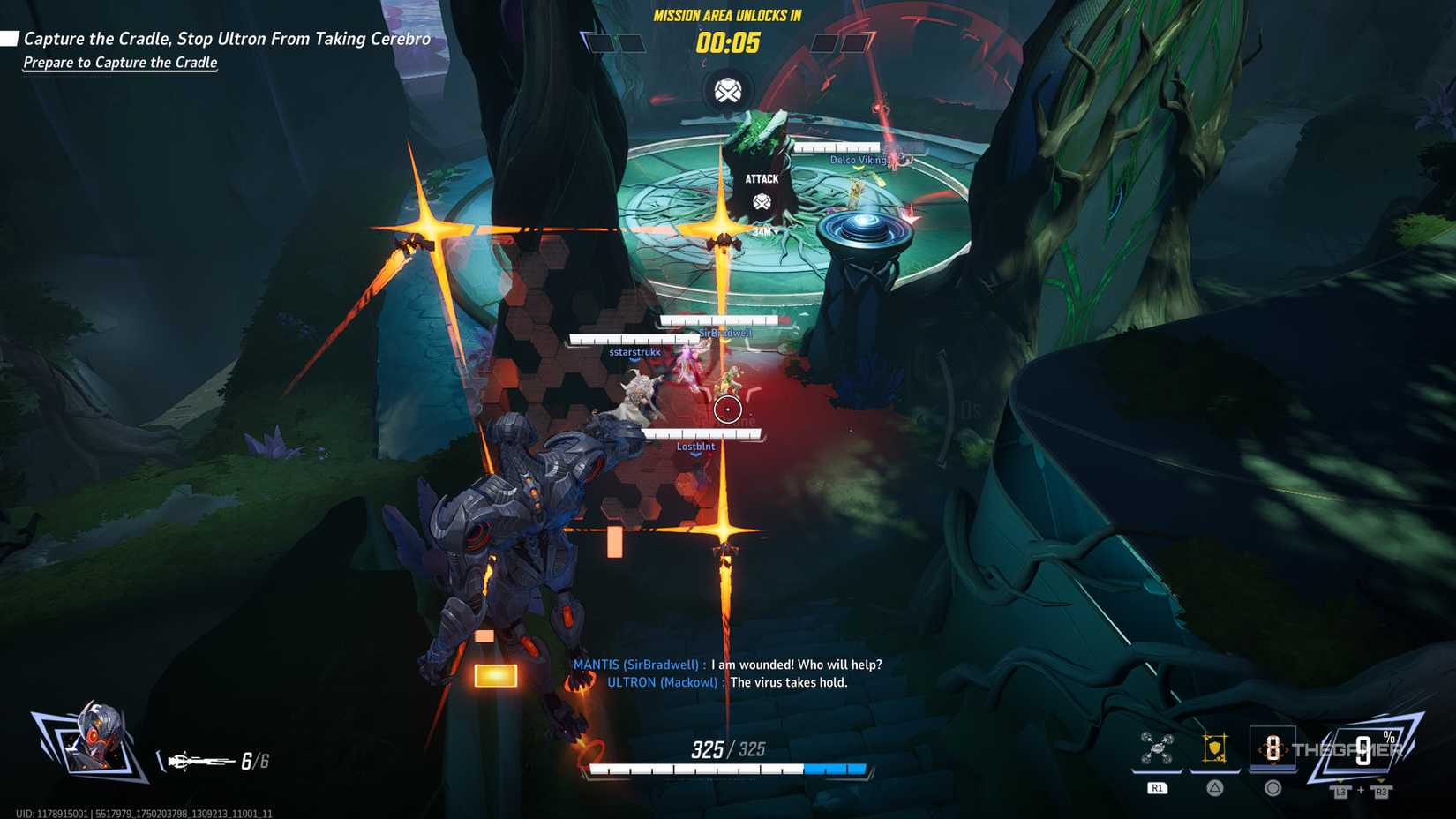Click the Circle button prompt
This screenshot has width=1456, height=819.
coord(1272,788)
